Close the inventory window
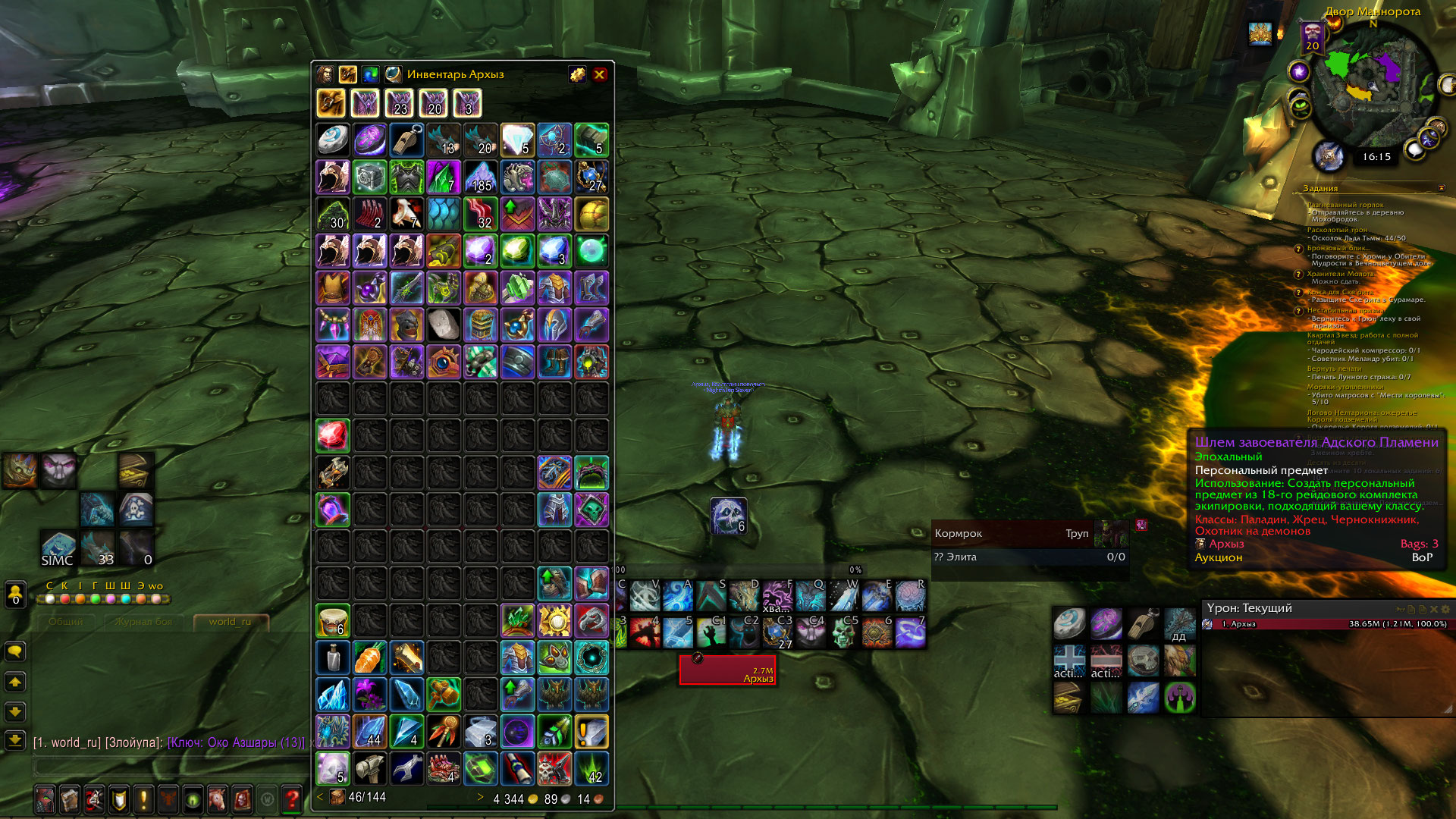This screenshot has width=1456, height=819. (599, 74)
